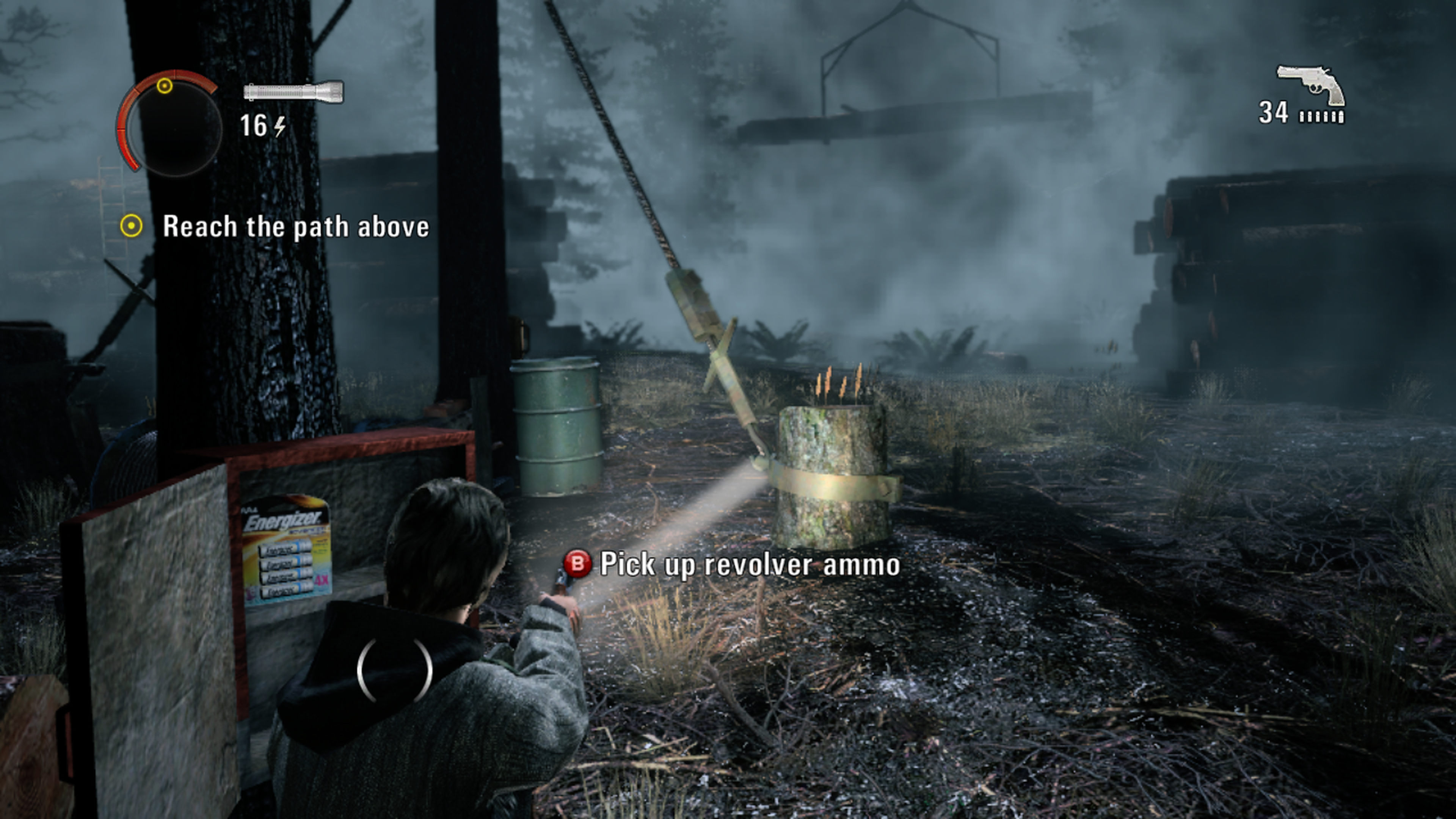Image resolution: width=1456 pixels, height=819 pixels.
Task: Click the "Reach the path above" objective
Action: pos(295,227)
